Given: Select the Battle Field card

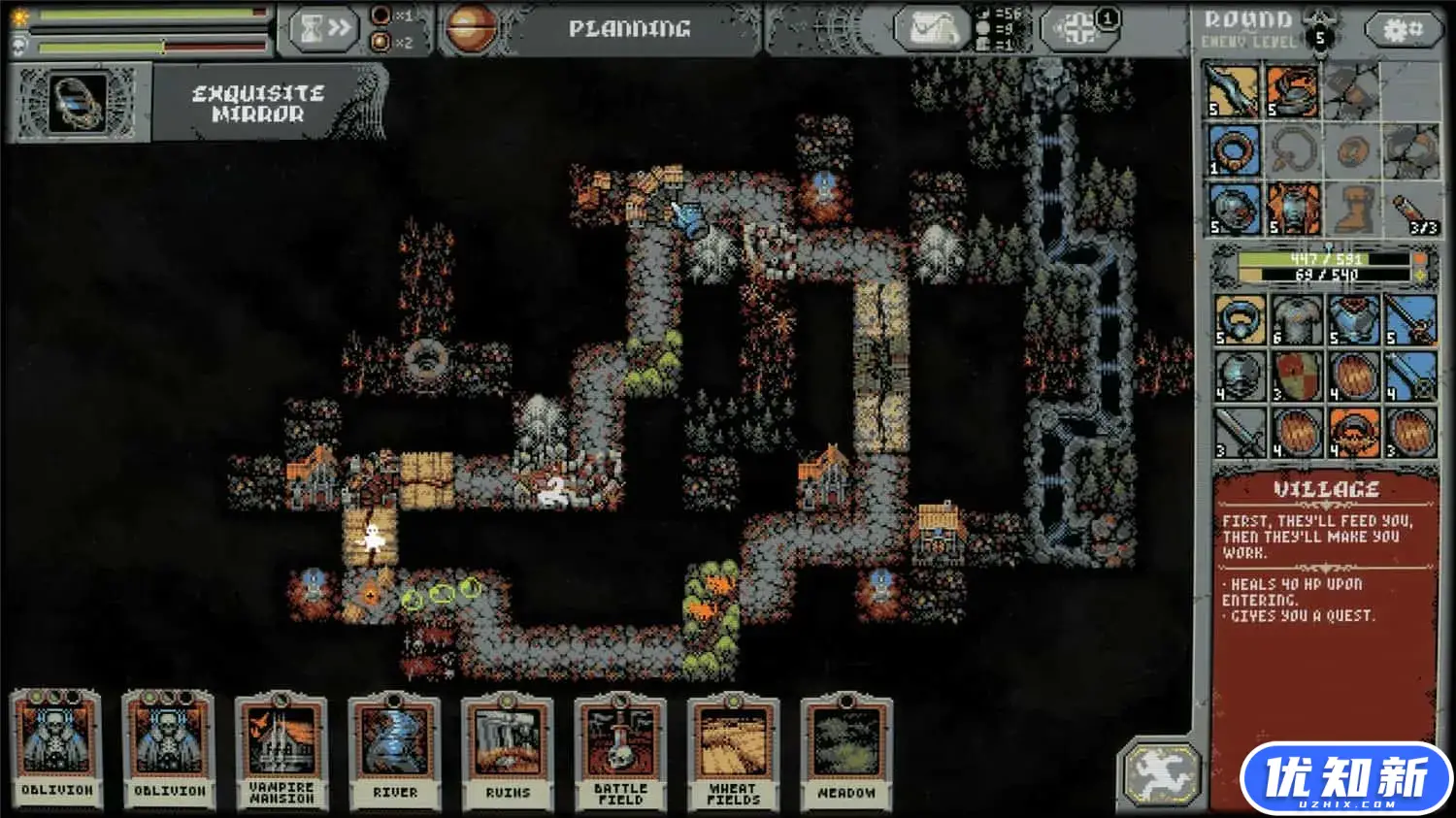Looking at the screenshot, I should tap(620, 750).
